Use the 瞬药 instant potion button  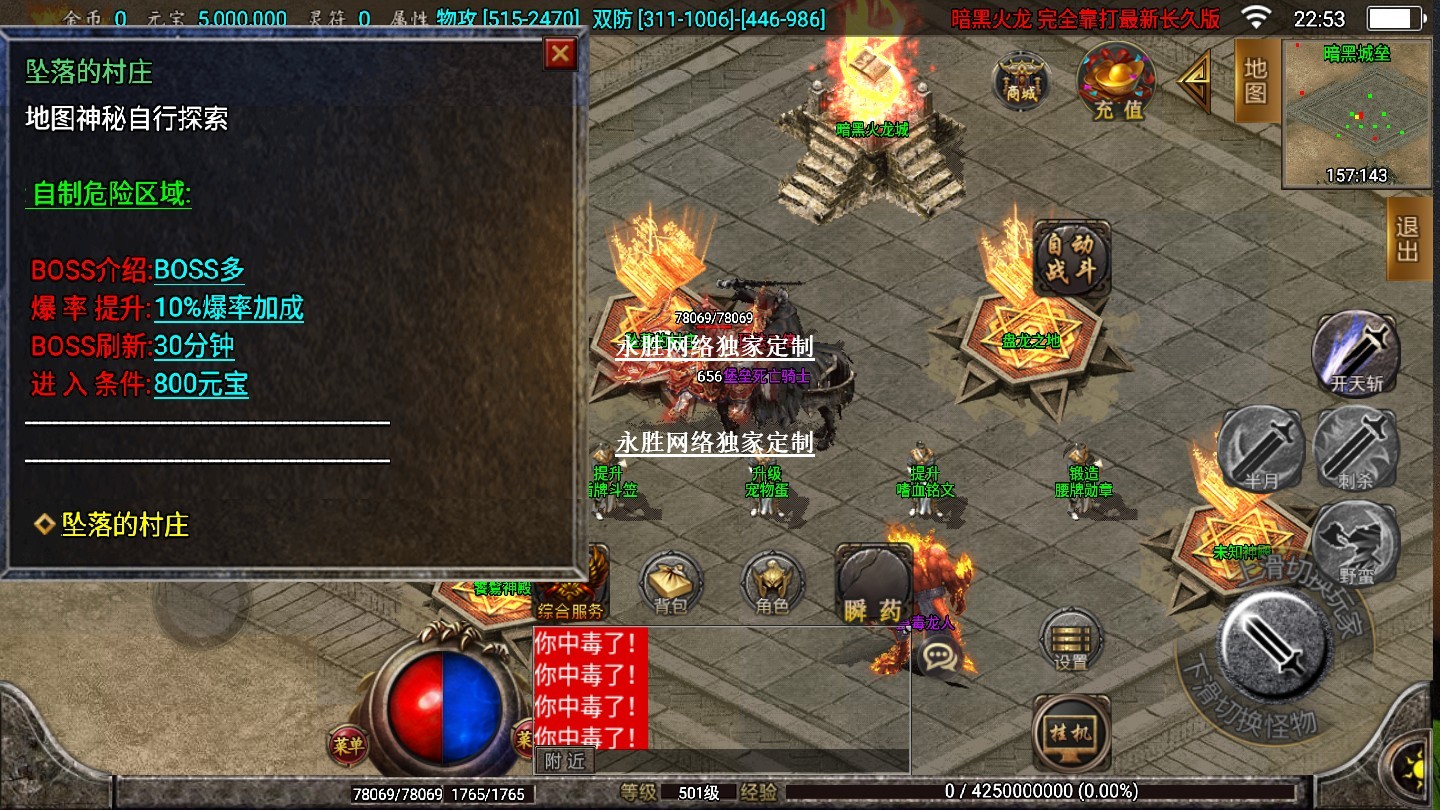click(874, 585)
